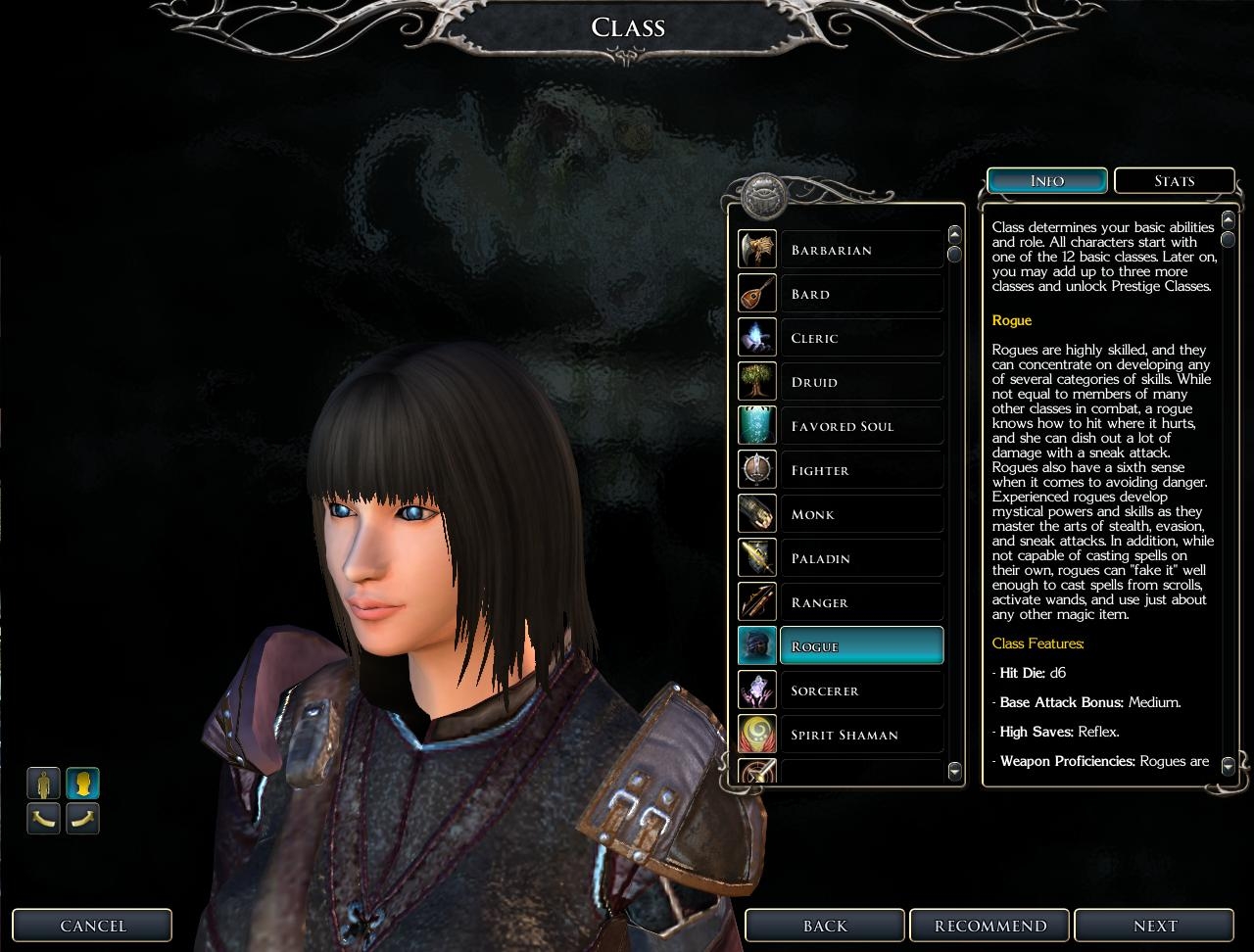This screenshot has width=1254, height=952.
Task: Go Back to the previous step
Action: point(825,926)
